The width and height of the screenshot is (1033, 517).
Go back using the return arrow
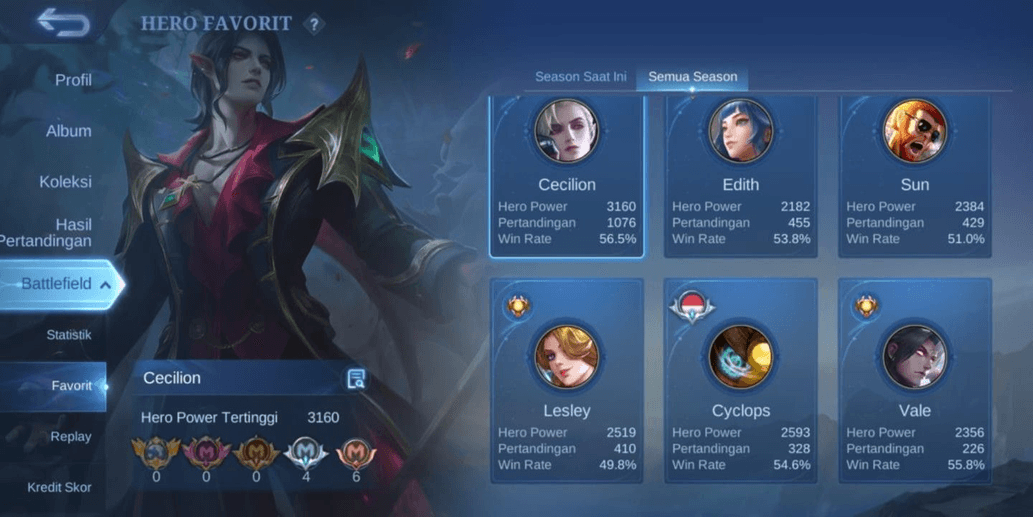[63, 22]
